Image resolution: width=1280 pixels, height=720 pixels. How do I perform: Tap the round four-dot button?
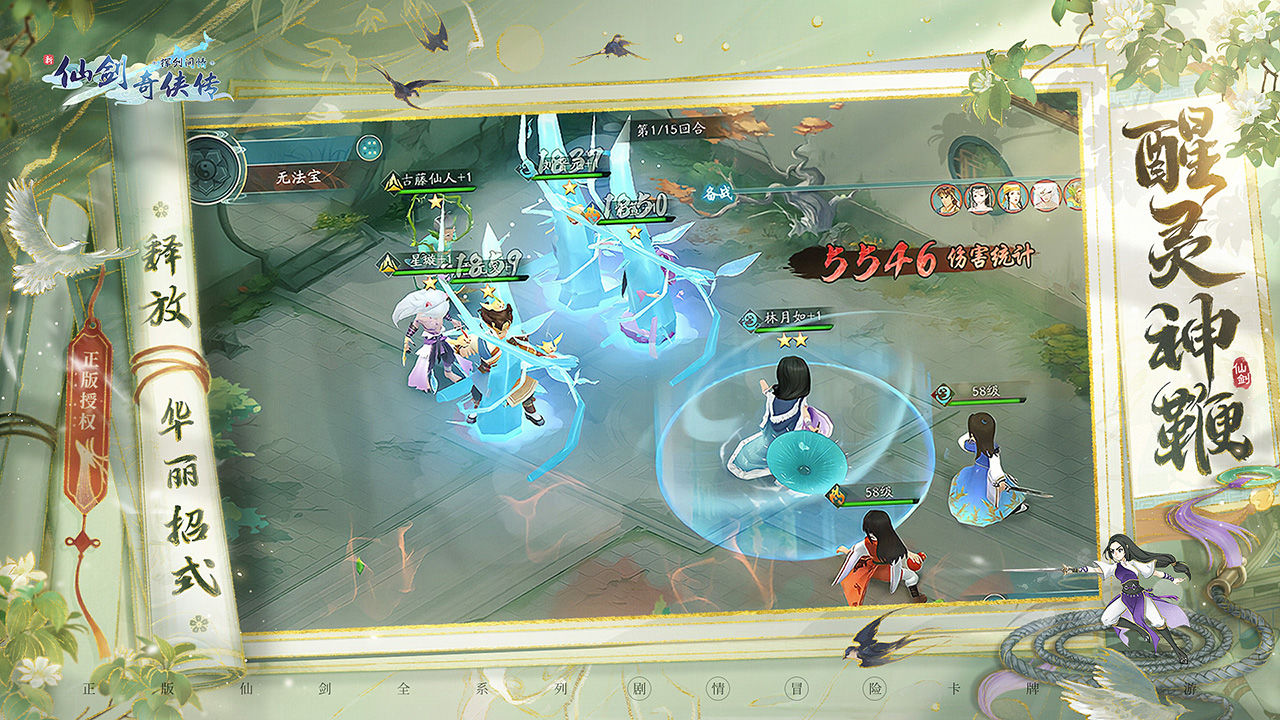[369, 147]
